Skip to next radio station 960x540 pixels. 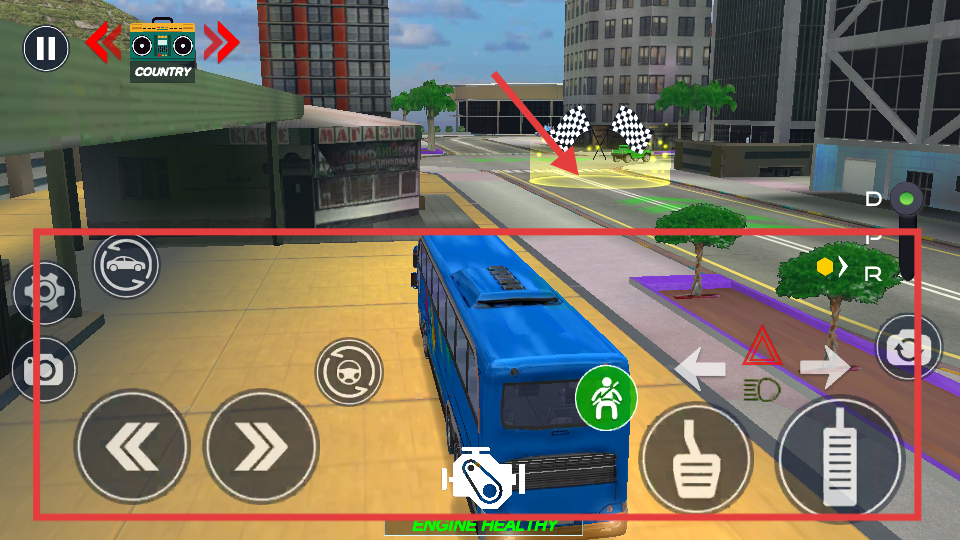point(222,43)
